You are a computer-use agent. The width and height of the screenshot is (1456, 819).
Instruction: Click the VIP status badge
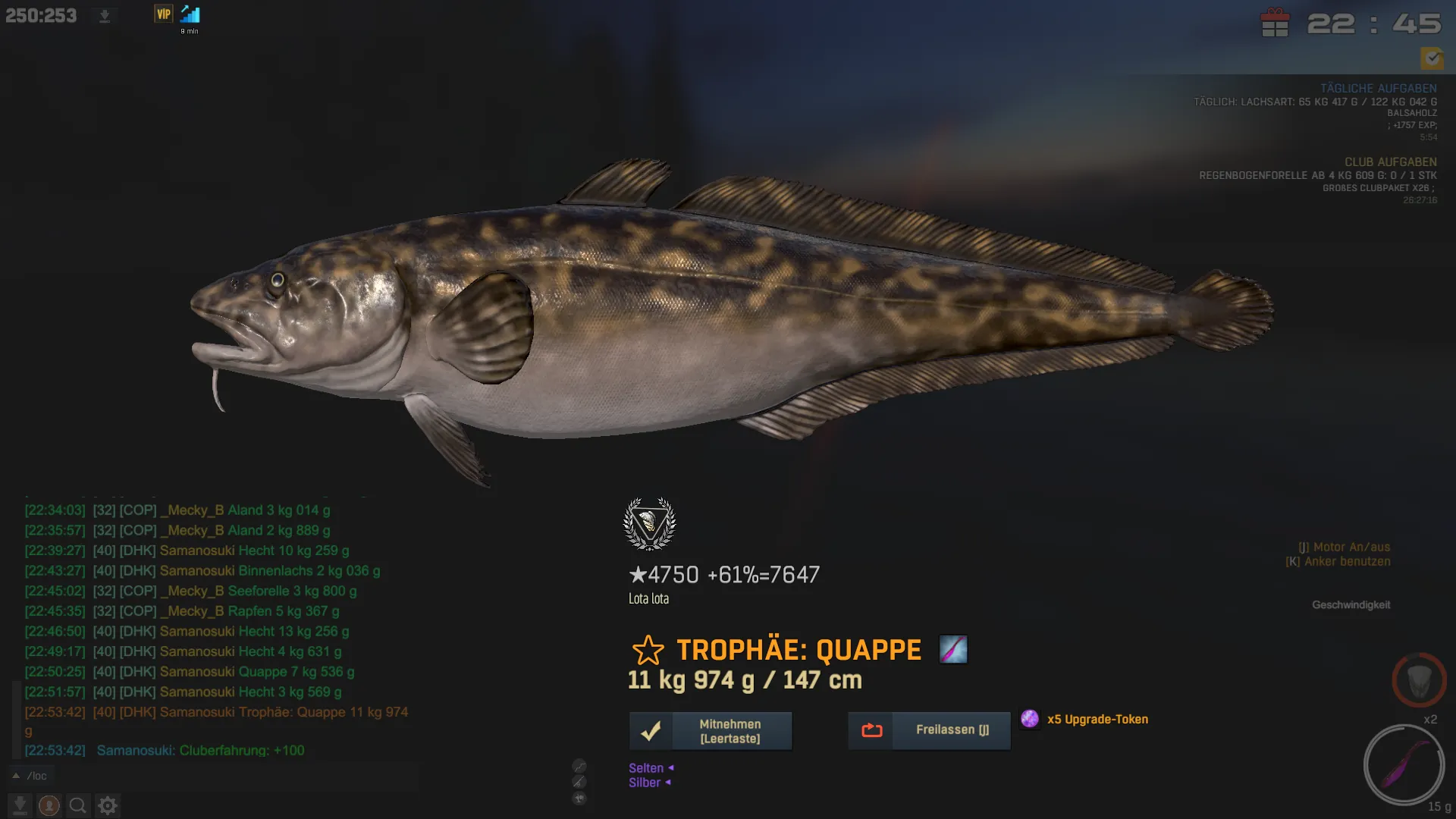tap(163, 14)
